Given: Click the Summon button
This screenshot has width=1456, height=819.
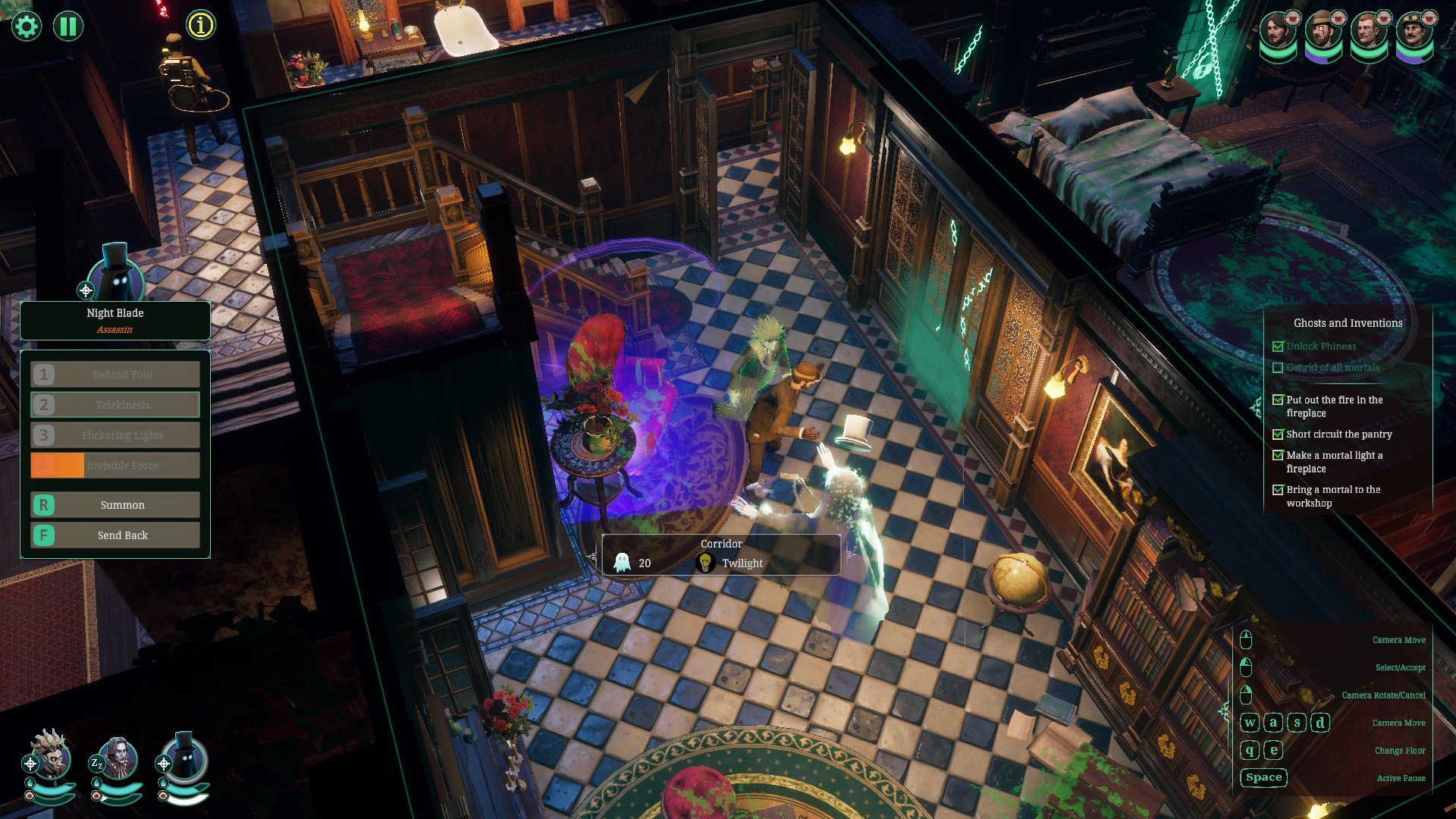Looking at the screenshot, I should click(115, 505).
